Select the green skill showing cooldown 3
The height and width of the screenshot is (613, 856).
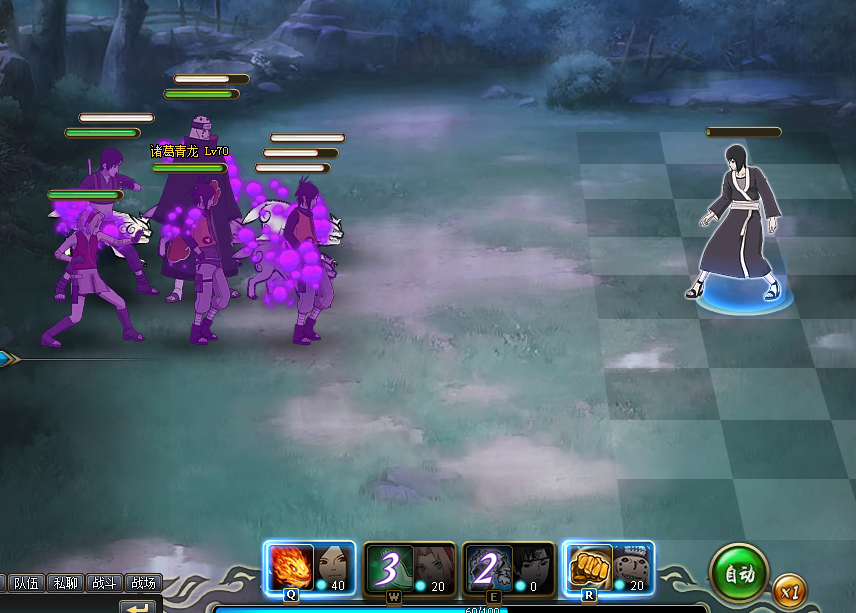(x=387, y=568)
